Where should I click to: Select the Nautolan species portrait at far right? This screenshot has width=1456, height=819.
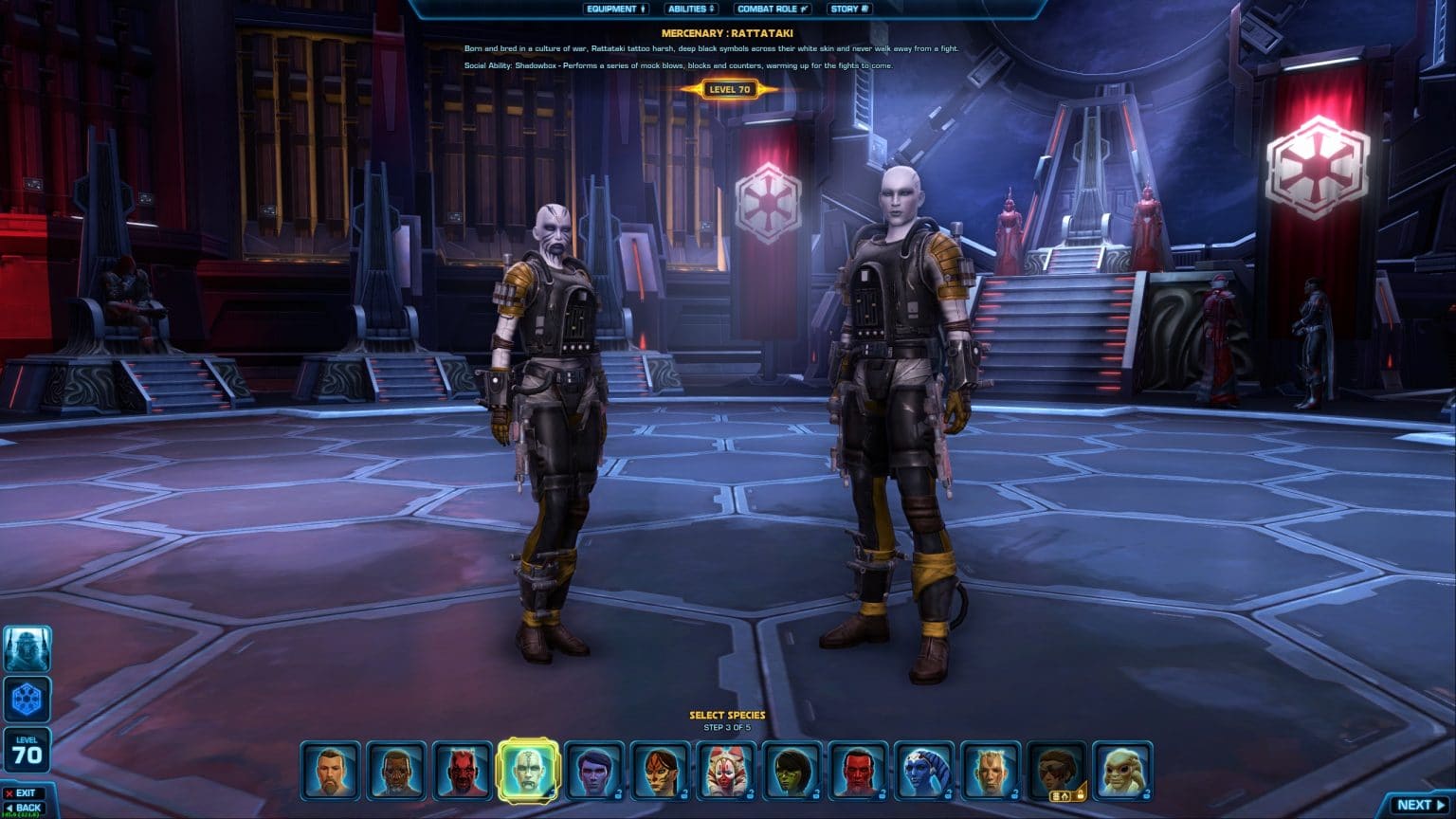[x=1123, y=773]
